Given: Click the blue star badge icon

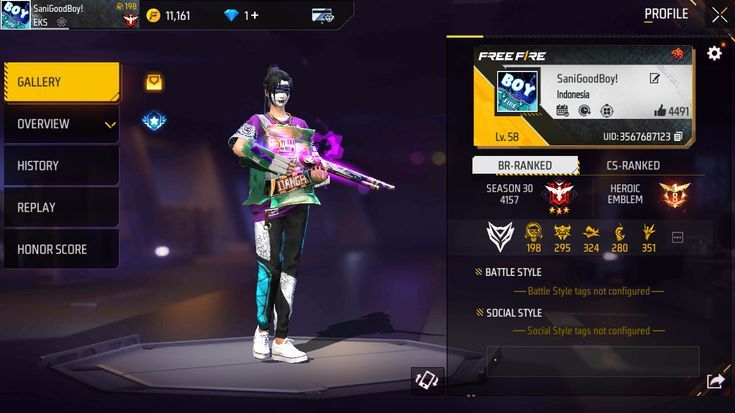Looking at the screenshot, I should 154,122.
